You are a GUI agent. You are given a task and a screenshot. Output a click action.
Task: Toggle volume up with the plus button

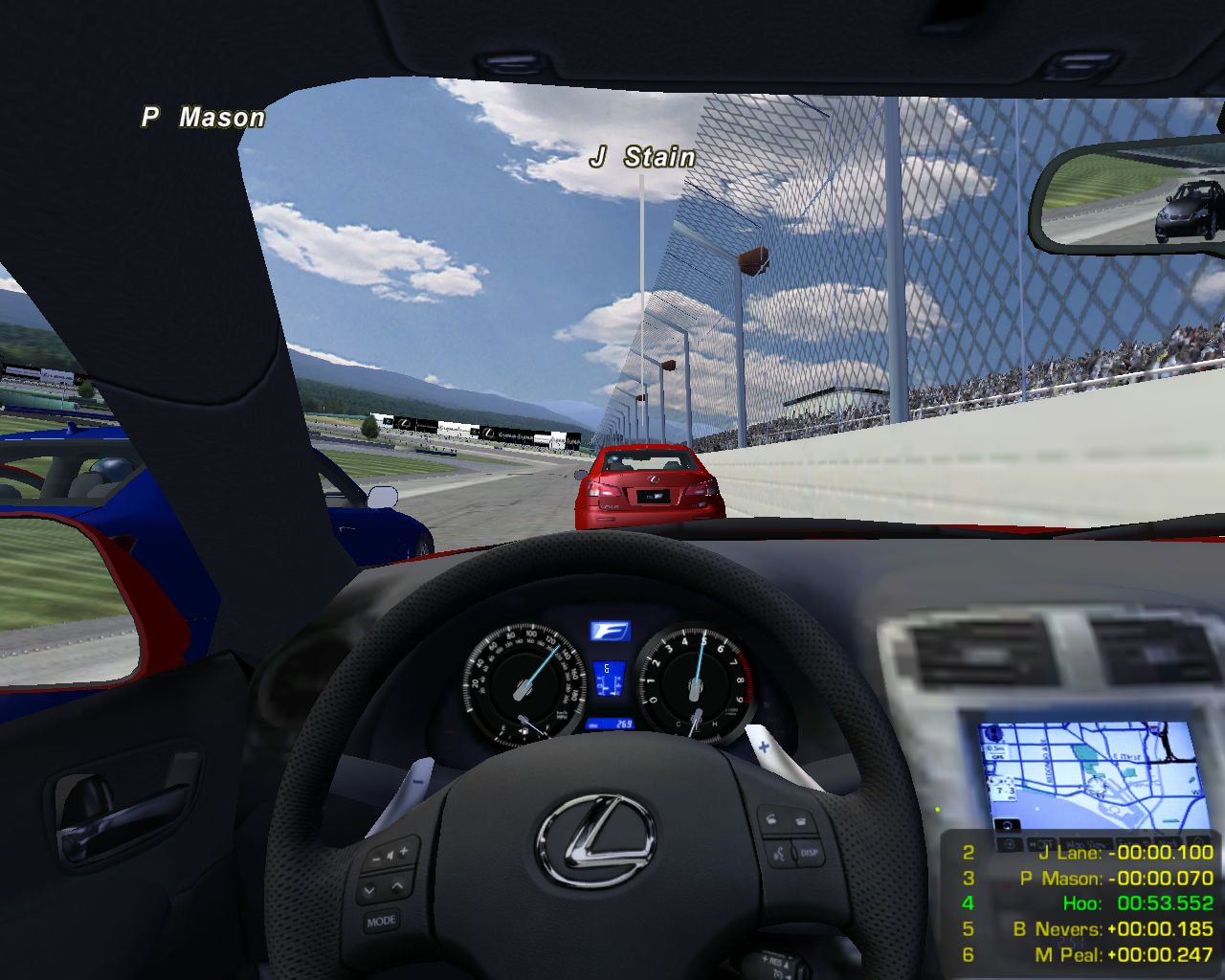403,850
